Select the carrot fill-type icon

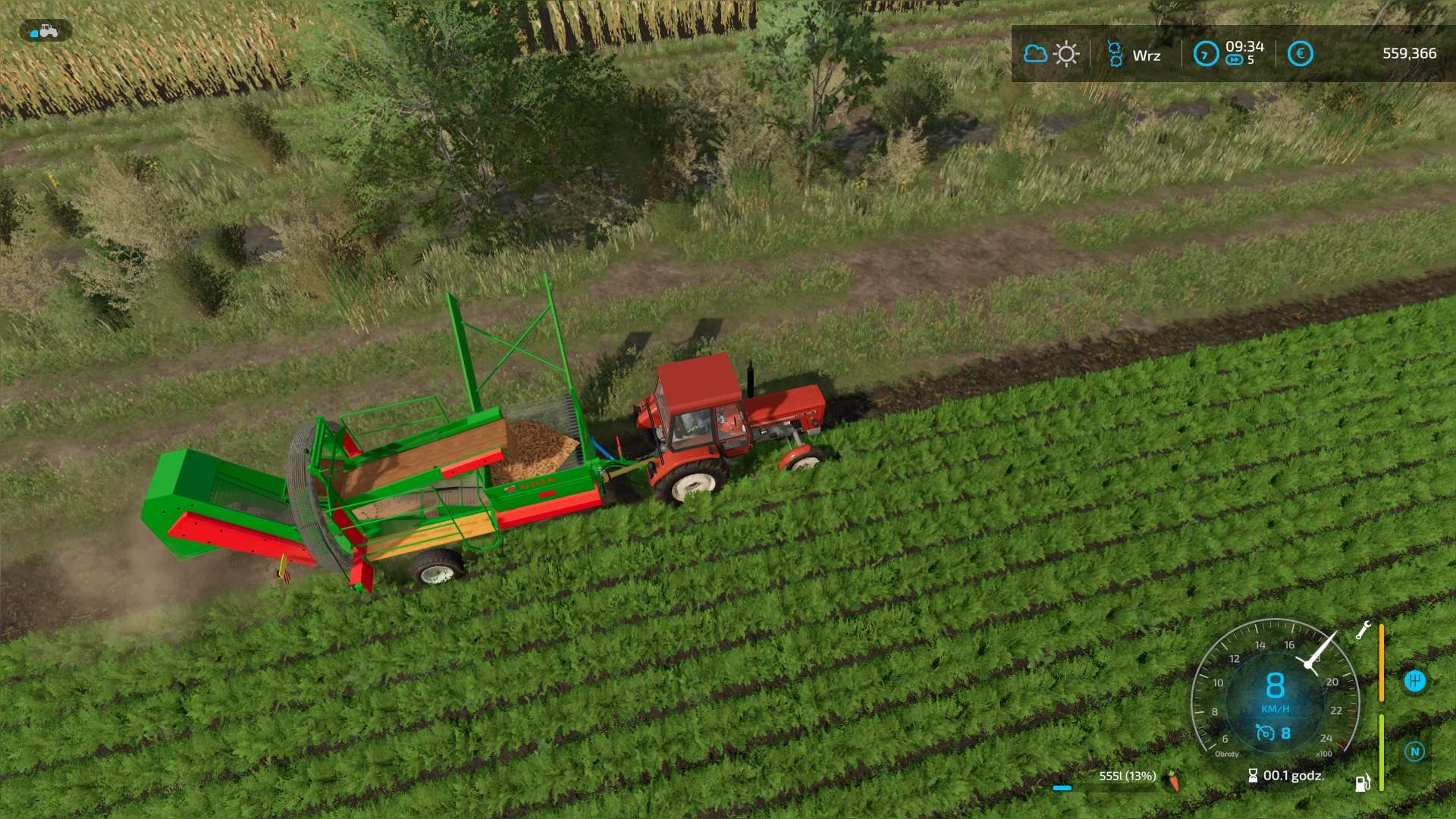1172,781
